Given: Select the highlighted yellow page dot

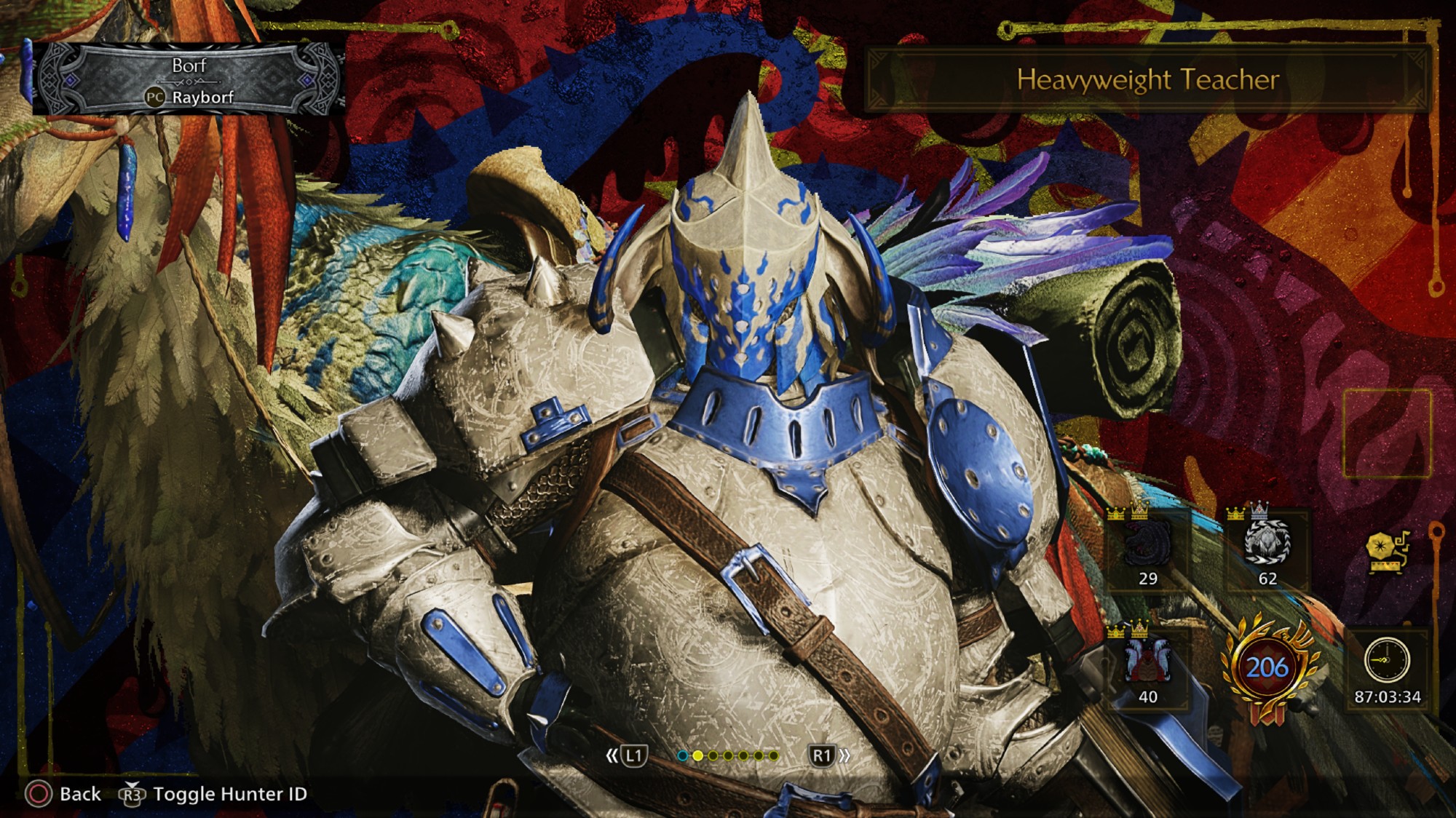Looking at the screenshot, I should coord(697,756).
